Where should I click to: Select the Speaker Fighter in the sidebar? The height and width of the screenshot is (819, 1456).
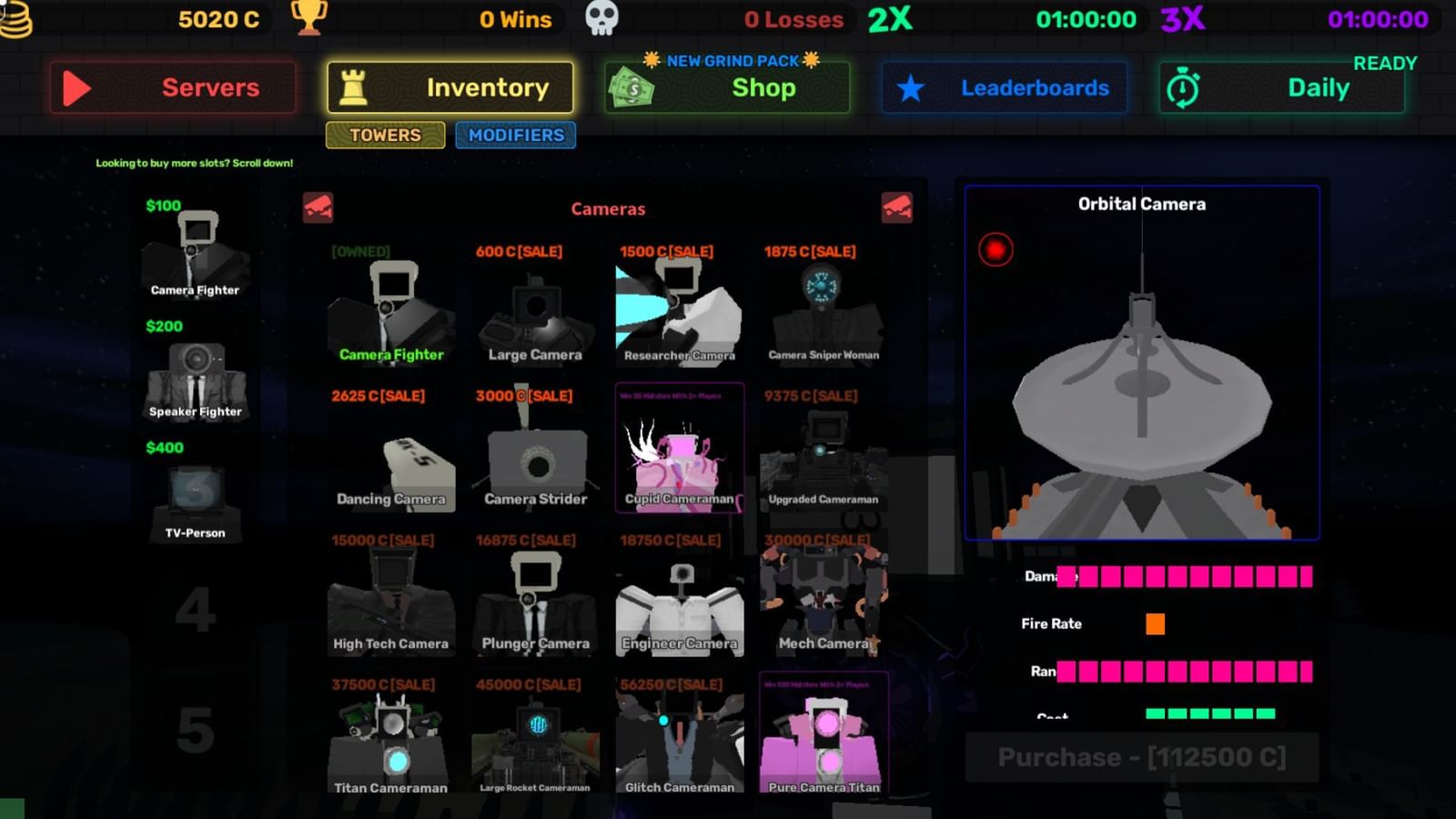click(x=195, y=382)
